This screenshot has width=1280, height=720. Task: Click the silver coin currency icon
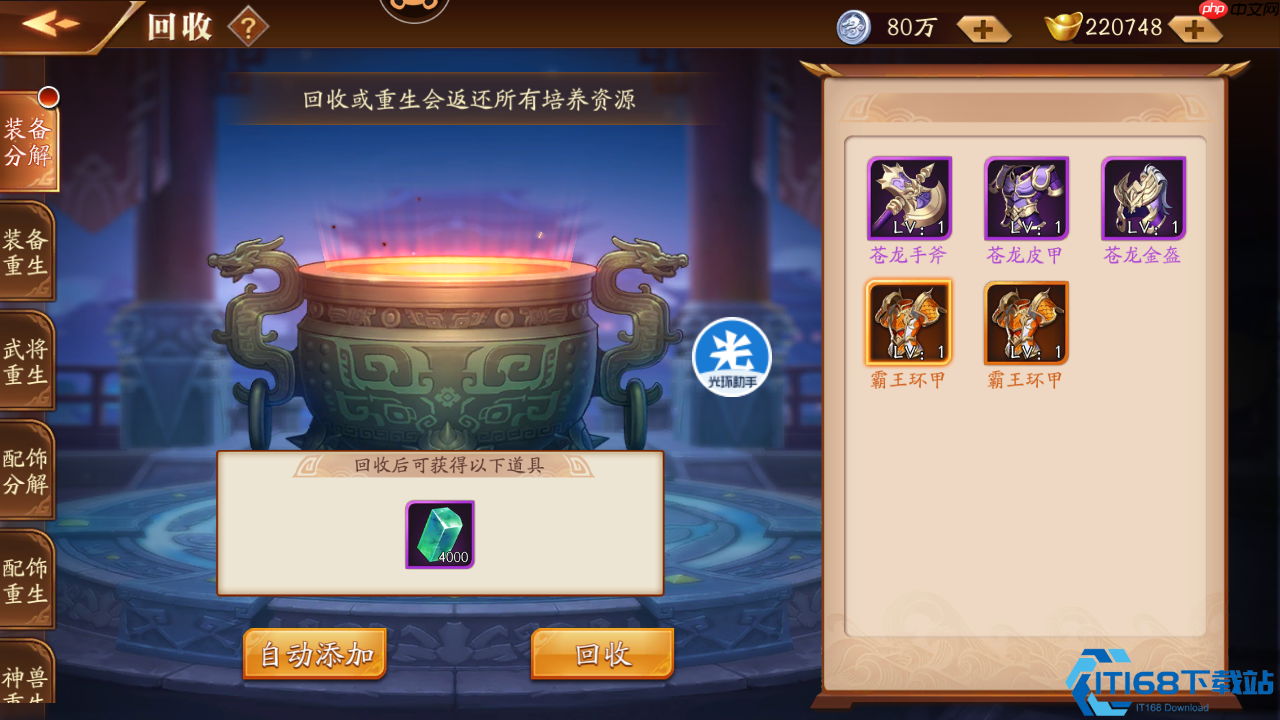click(x=853, y=27)
